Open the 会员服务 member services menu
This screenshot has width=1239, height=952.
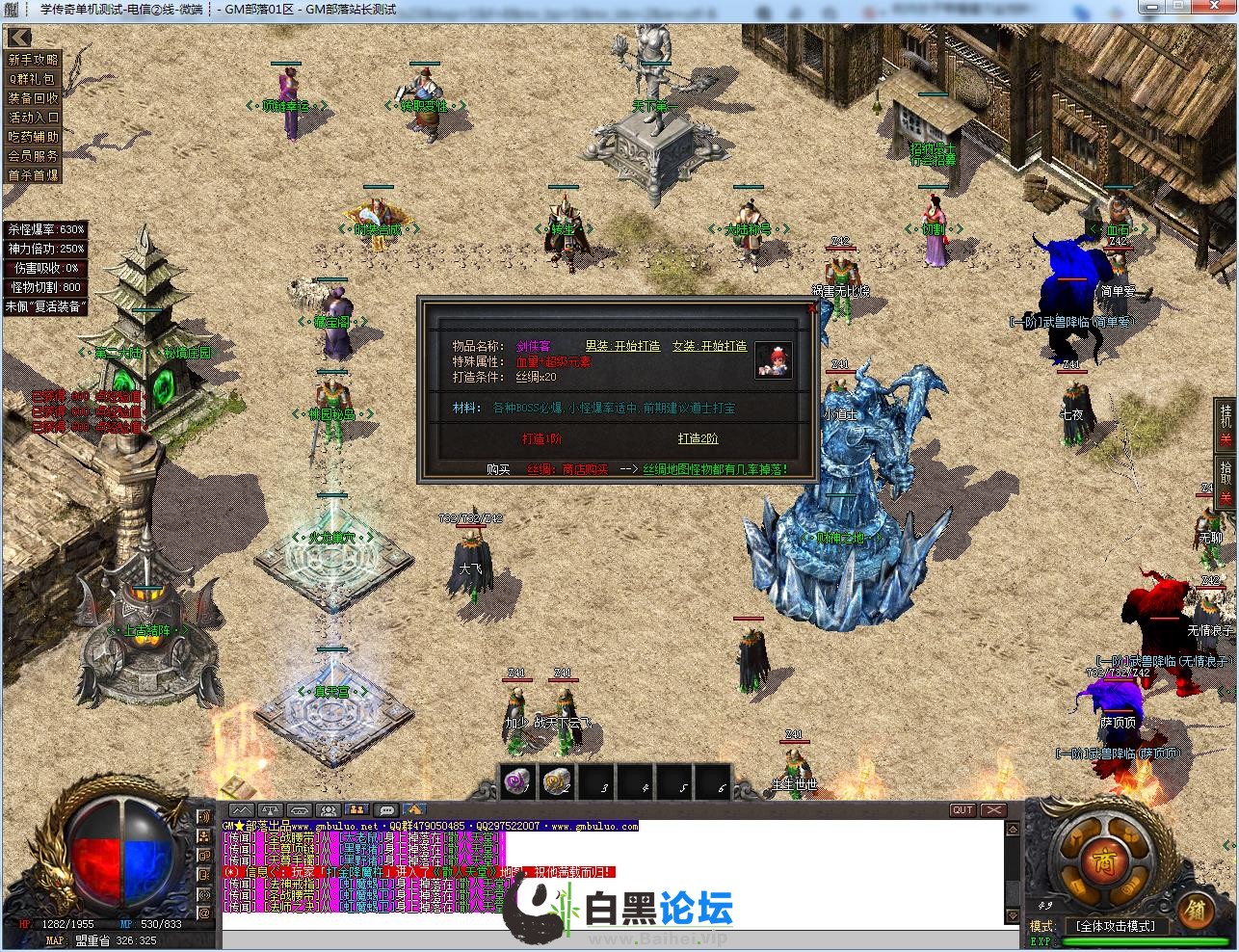click(34, 156)
